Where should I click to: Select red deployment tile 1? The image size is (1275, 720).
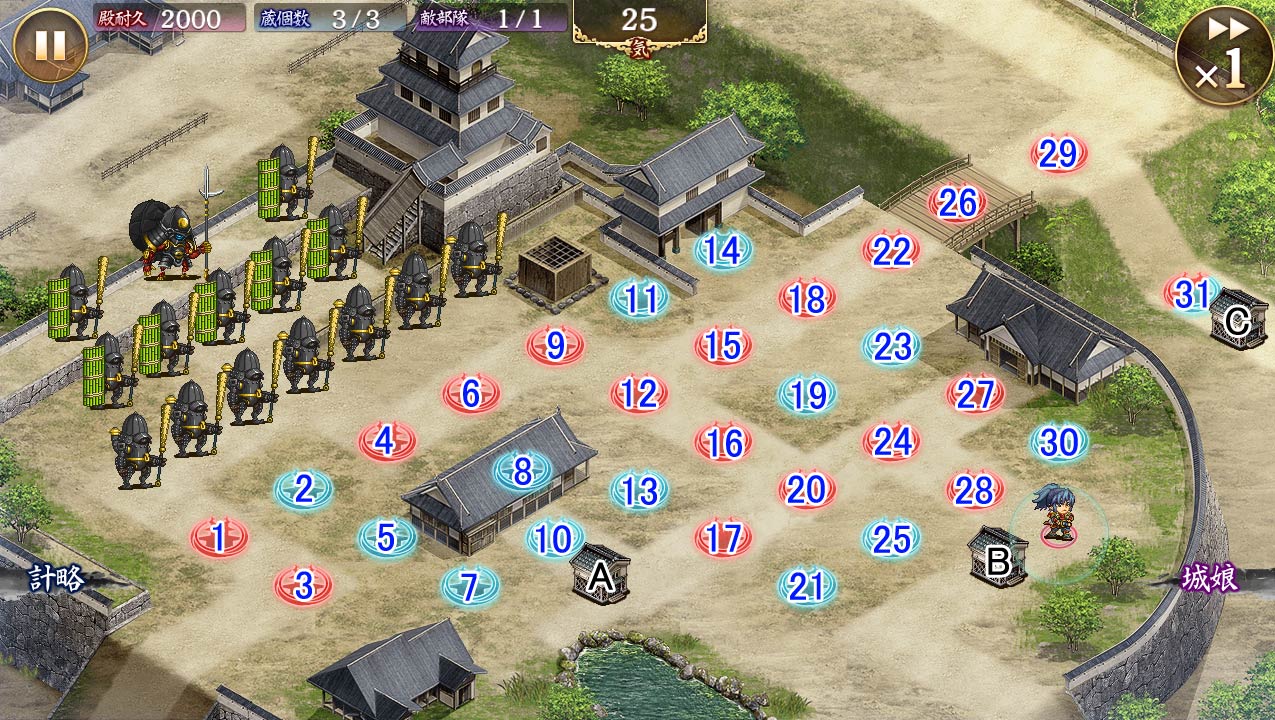tap(219, 538)
